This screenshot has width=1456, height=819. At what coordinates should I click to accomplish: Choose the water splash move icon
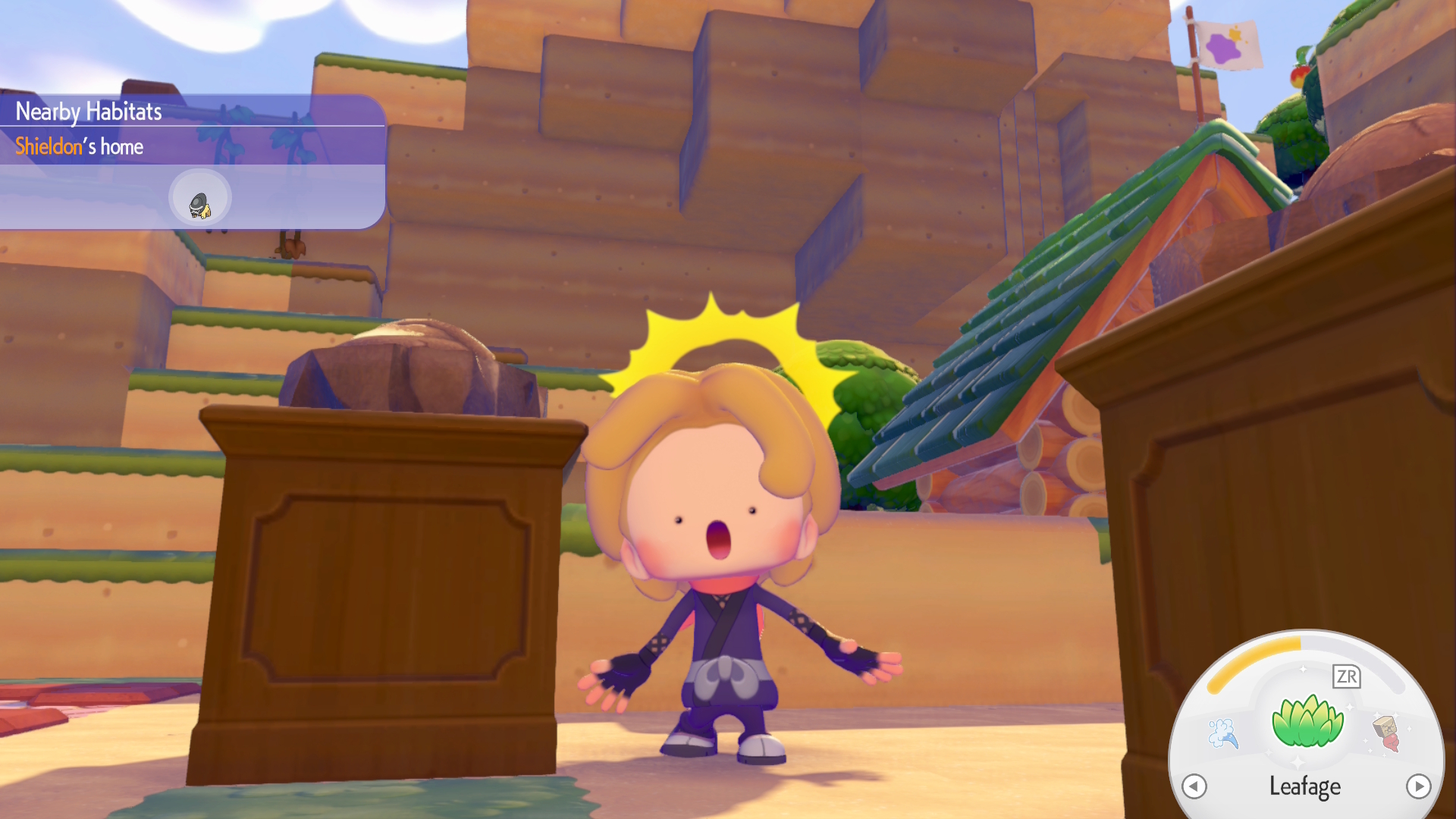(x=1222, y=733)
